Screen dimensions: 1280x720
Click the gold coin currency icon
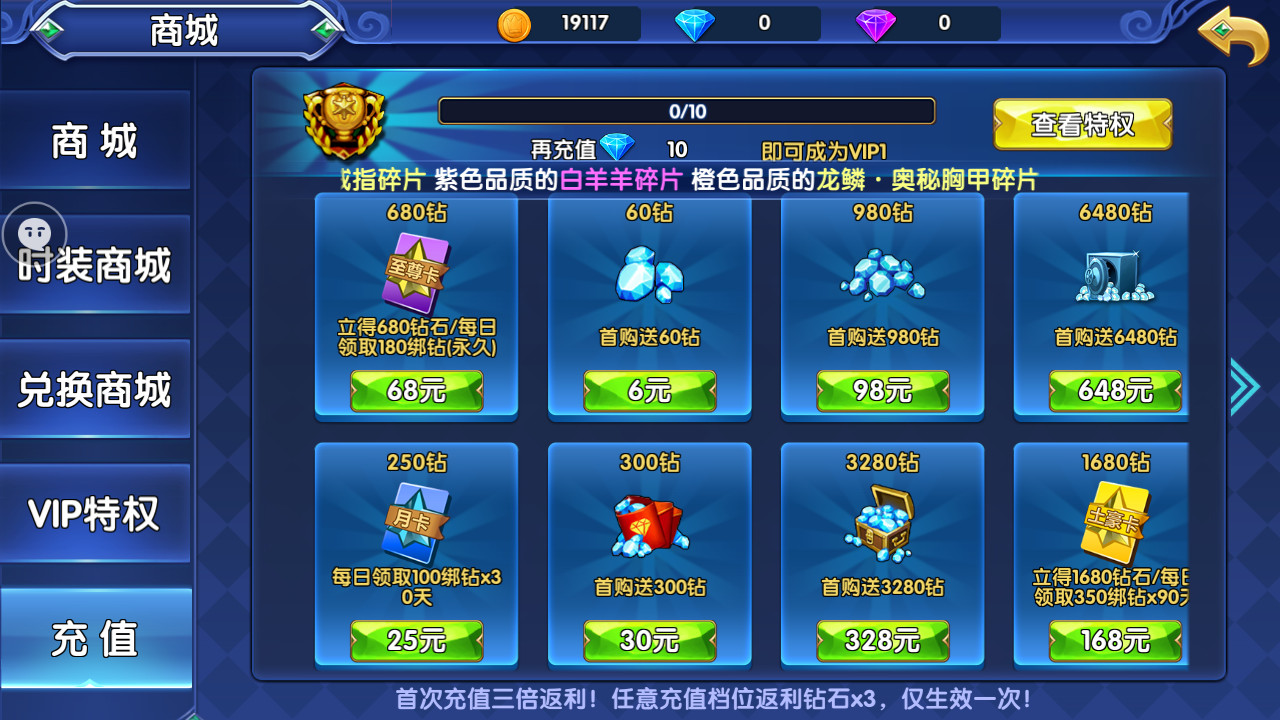513,25
